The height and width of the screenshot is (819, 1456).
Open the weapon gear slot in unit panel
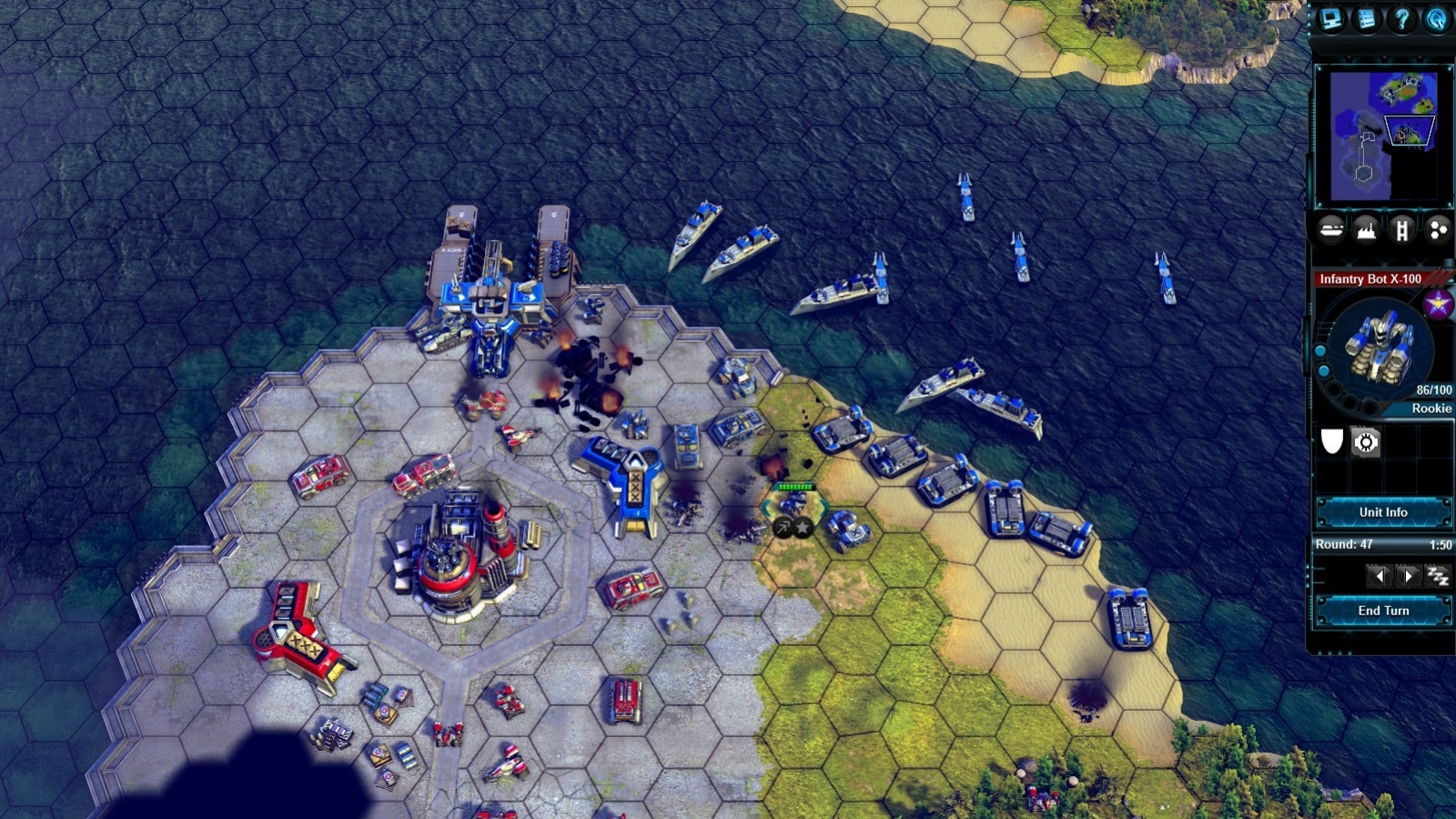(1364, 441)
